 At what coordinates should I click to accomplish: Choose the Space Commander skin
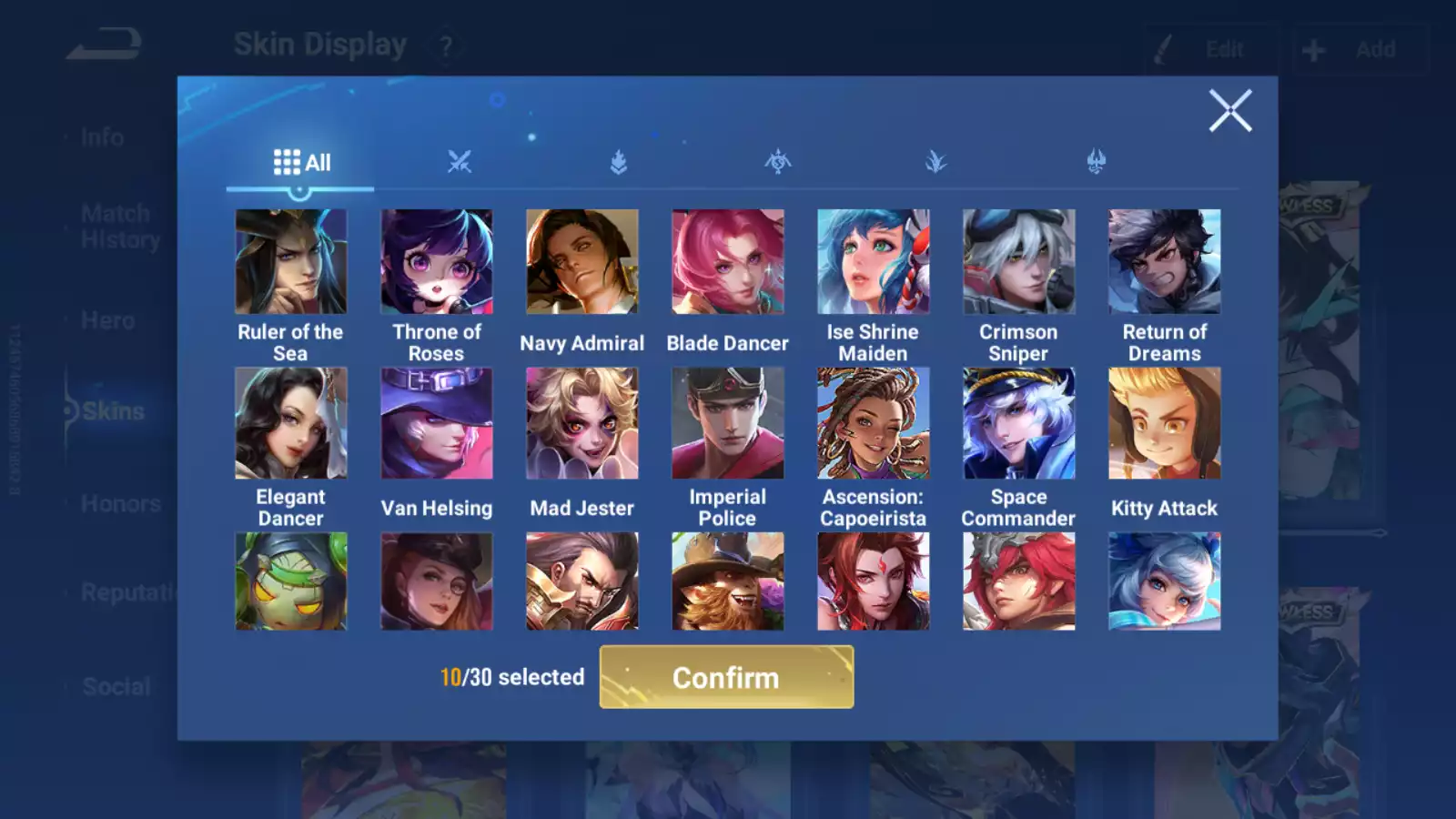[1018, 423]
